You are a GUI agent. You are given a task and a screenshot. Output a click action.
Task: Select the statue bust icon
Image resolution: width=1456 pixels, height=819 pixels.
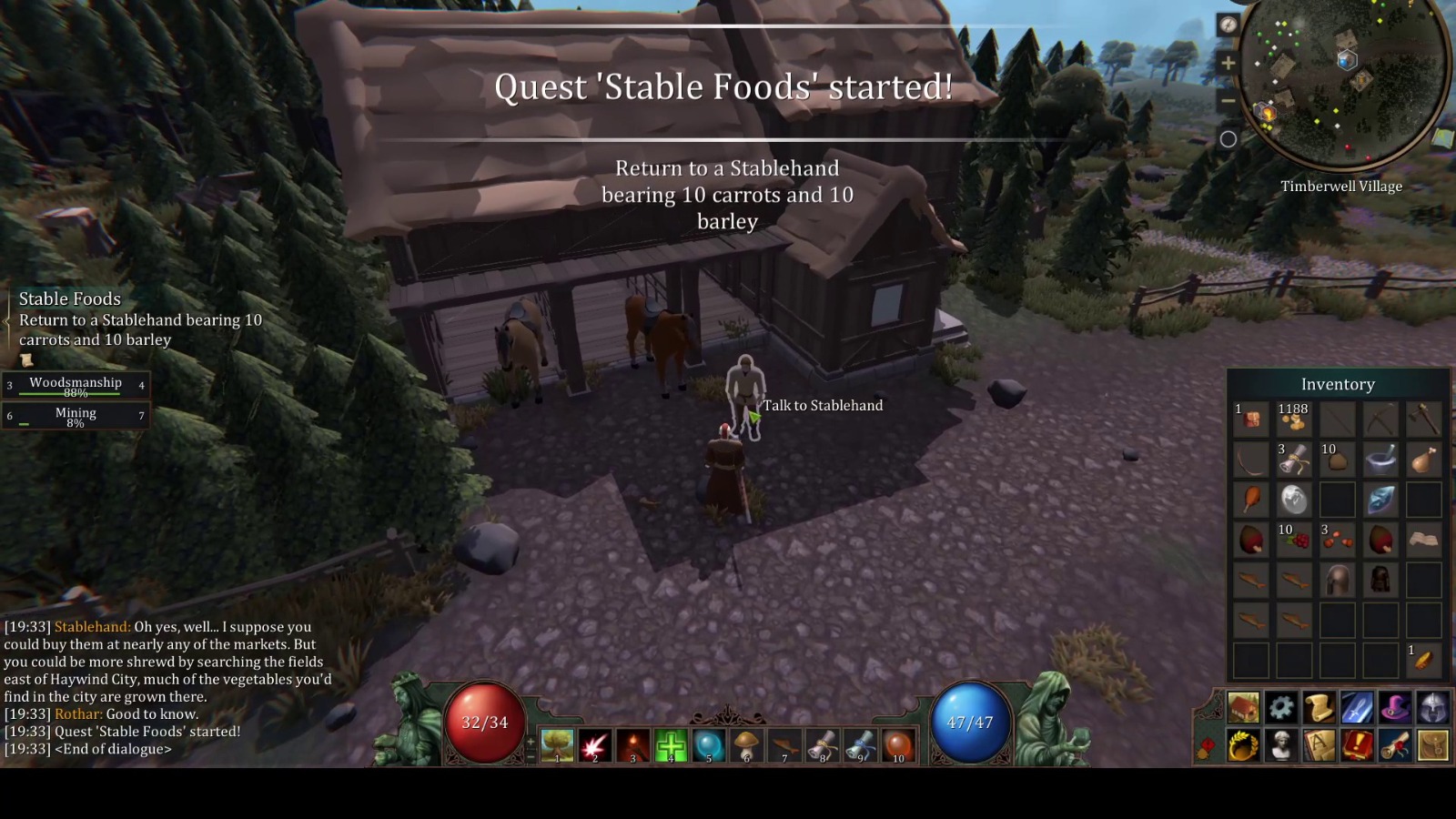1283,746
